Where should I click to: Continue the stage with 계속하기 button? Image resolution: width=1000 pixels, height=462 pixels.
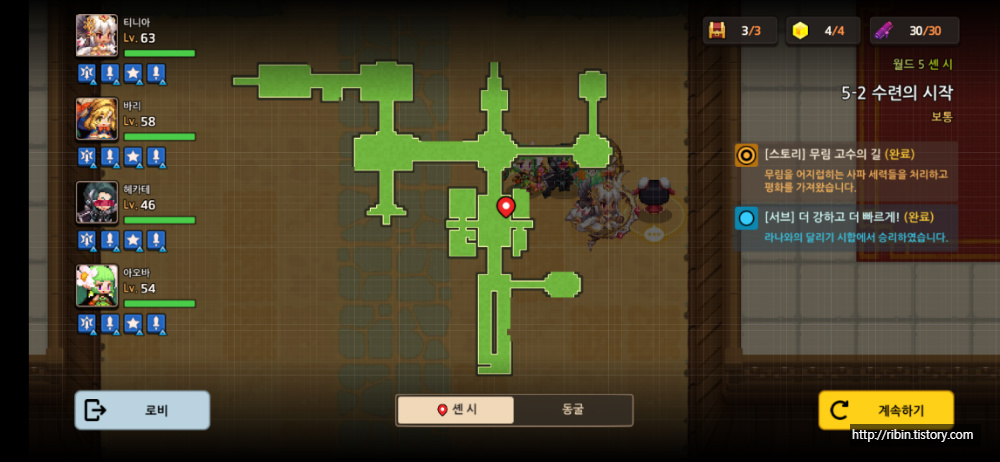tap(886, 410)
